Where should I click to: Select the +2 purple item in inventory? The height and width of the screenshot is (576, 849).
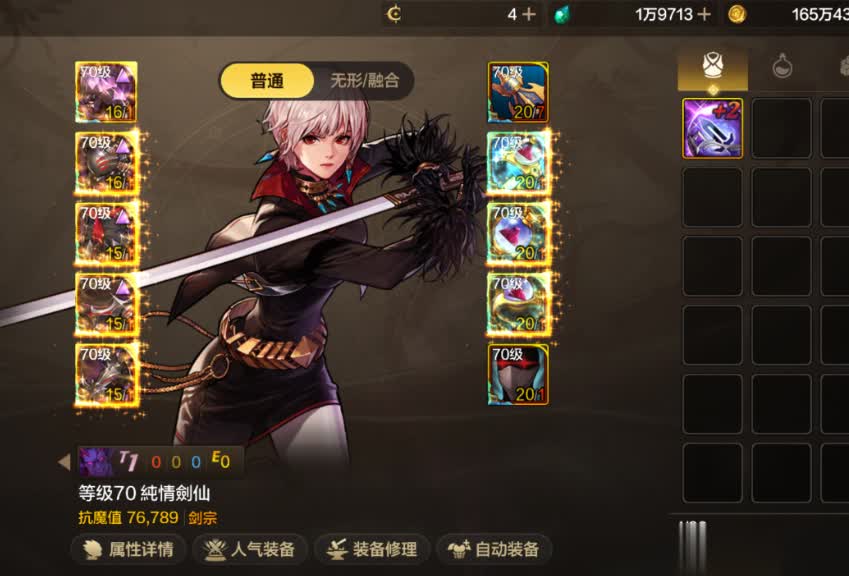point(712,128)
